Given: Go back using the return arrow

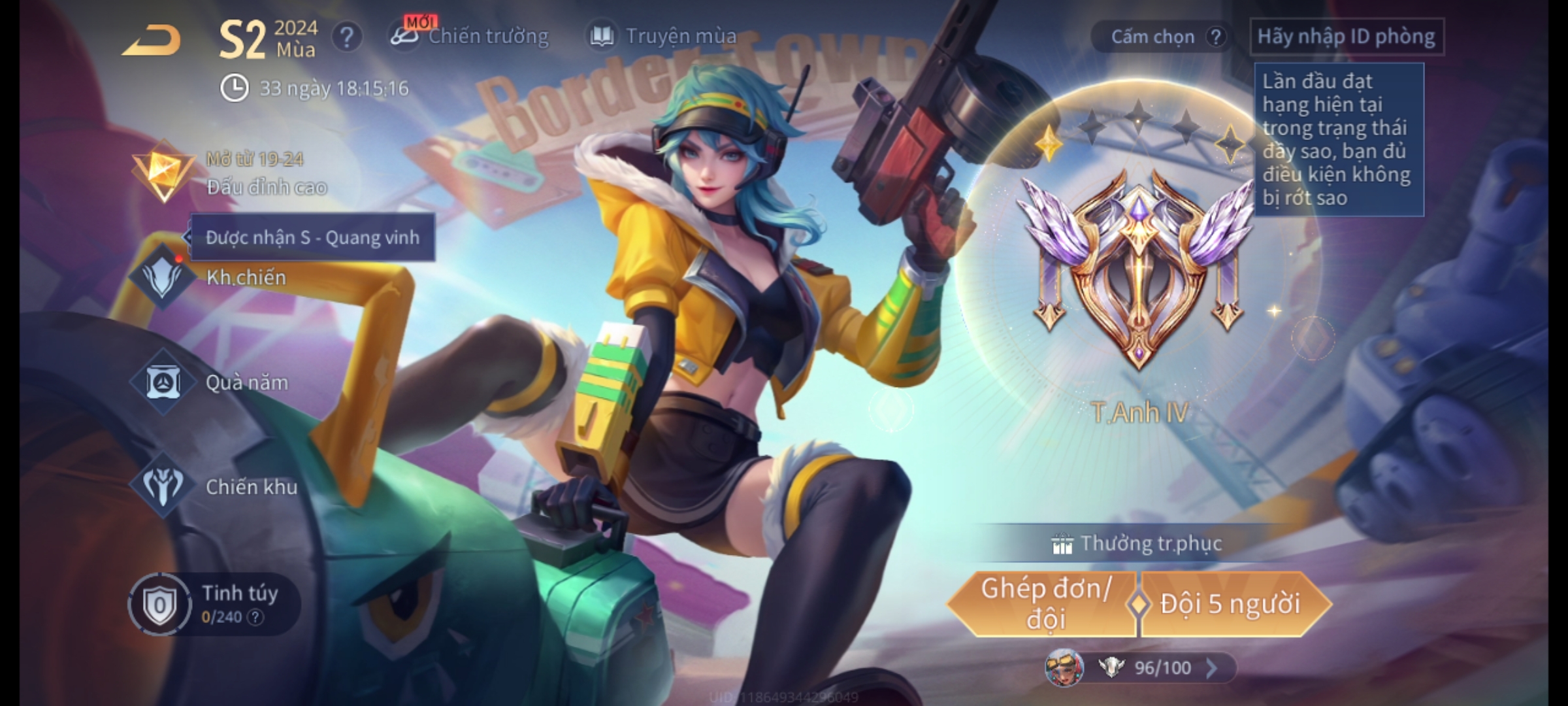Looking at the screenshot, I should coord(152,41).
